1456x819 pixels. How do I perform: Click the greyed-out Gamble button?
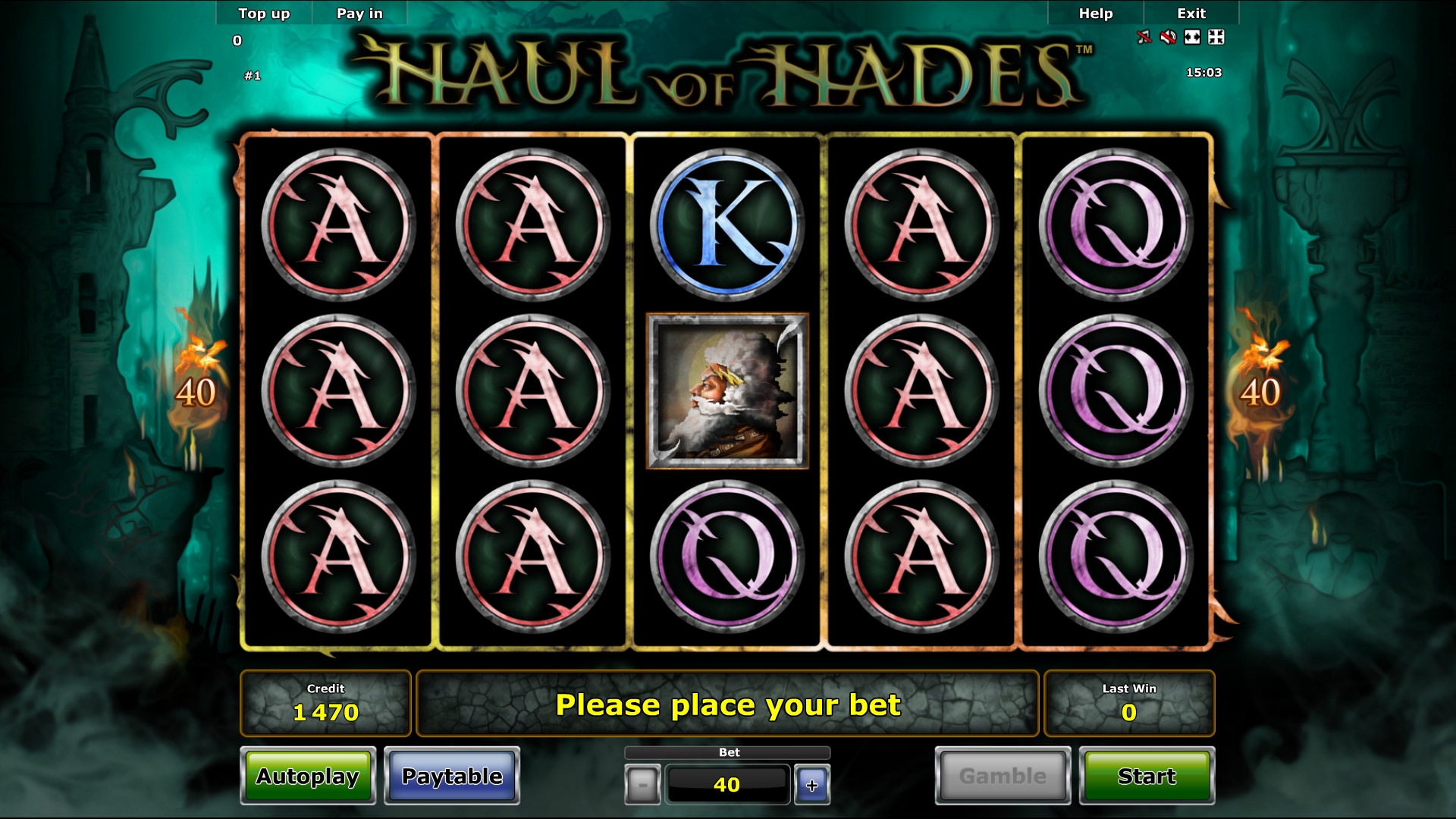click(1003, 776)
